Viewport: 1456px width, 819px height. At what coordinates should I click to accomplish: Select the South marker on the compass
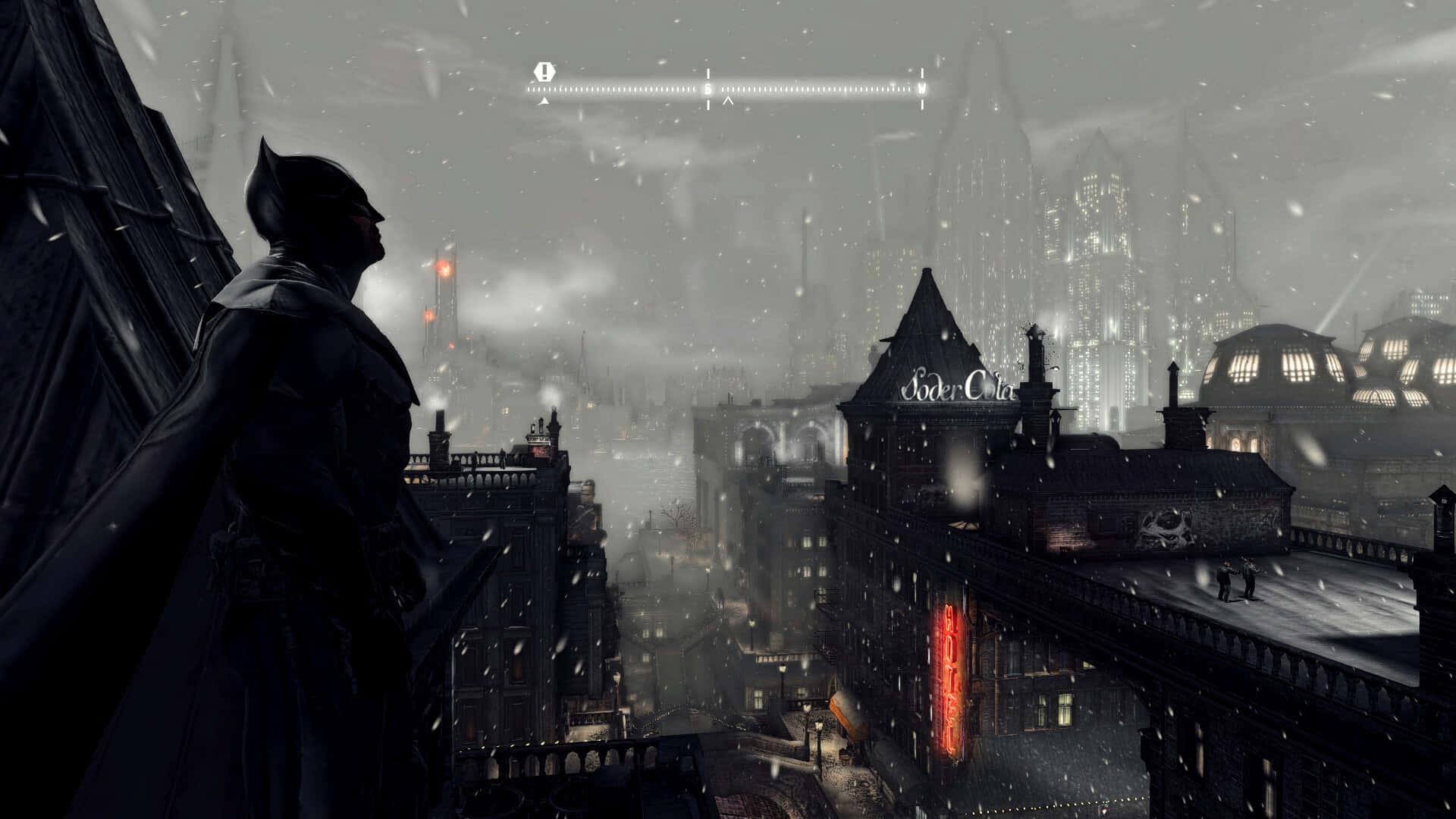[x=708, y=89]
